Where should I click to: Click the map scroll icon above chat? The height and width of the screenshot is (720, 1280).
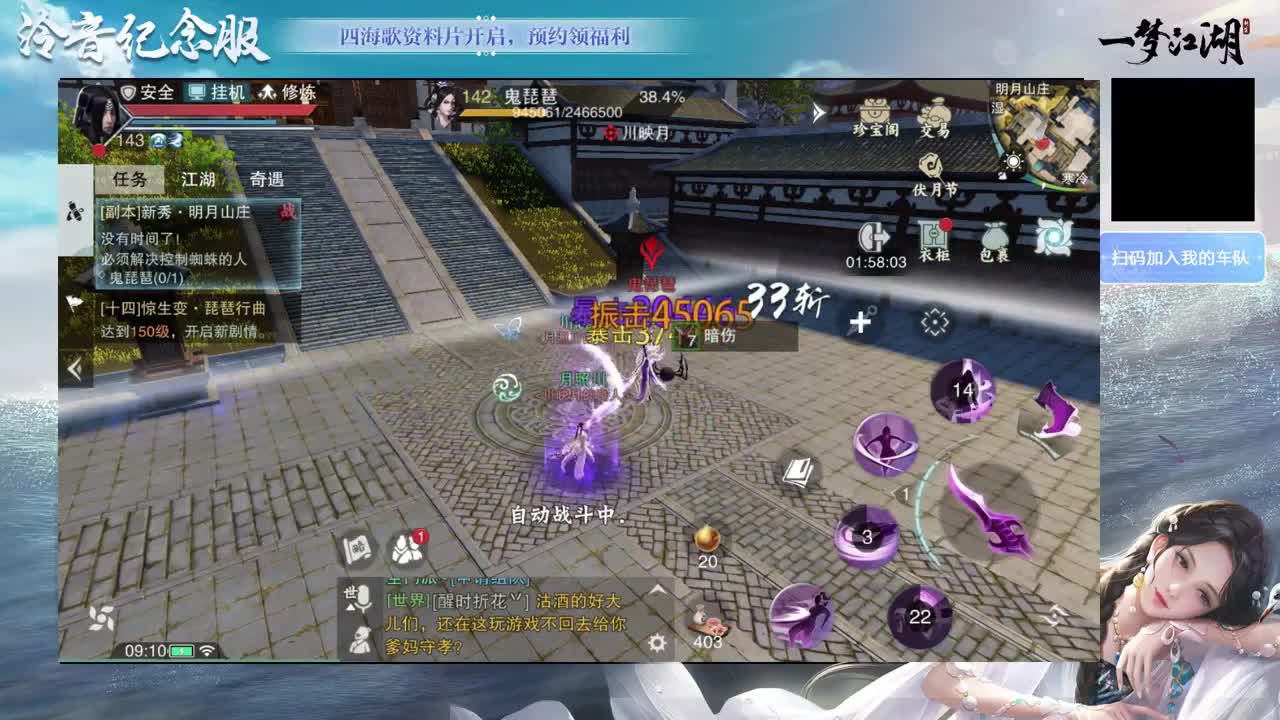[x=357, y=548]
